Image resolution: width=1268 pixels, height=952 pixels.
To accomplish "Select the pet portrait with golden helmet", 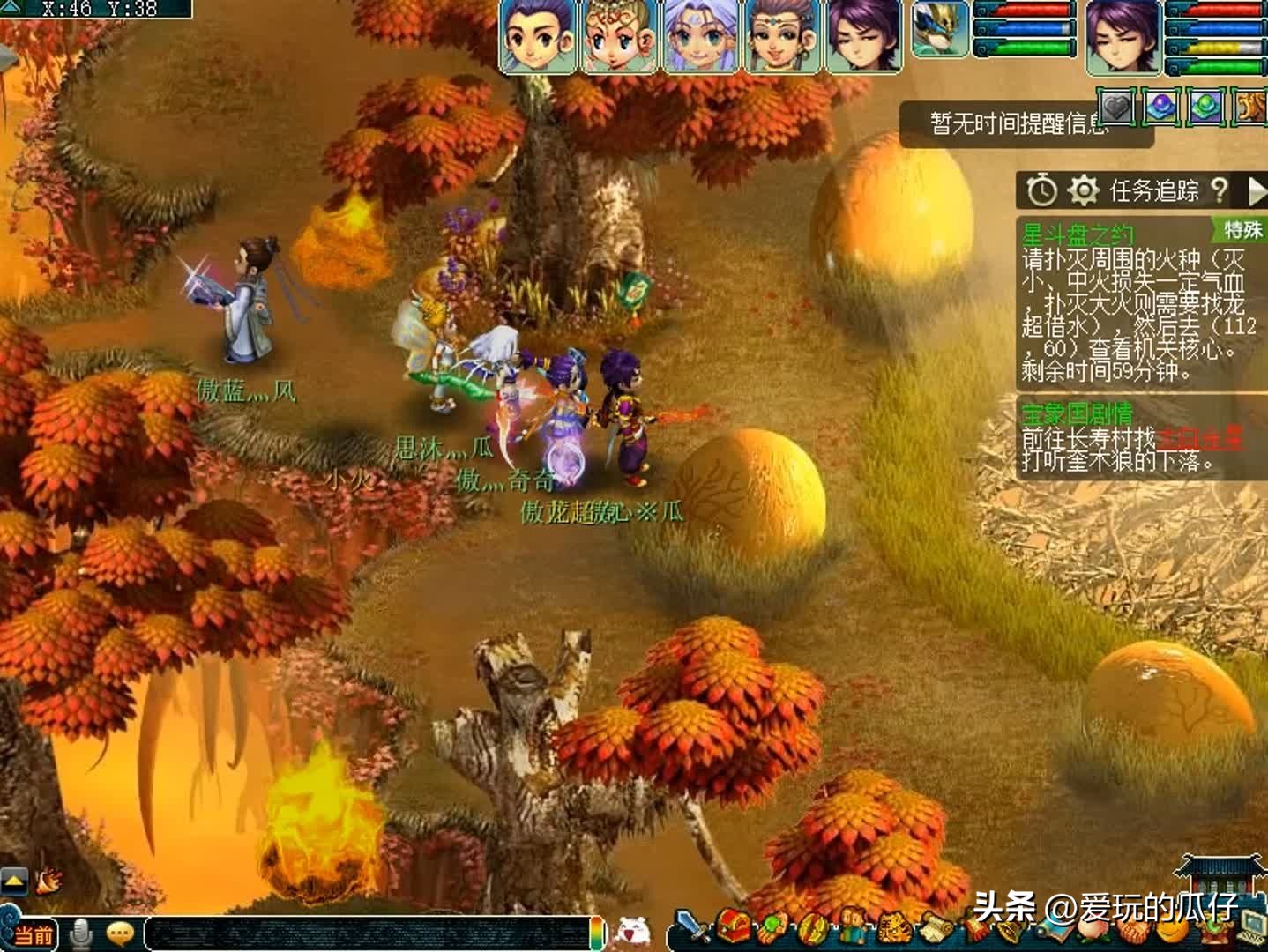I will point(939,30).
